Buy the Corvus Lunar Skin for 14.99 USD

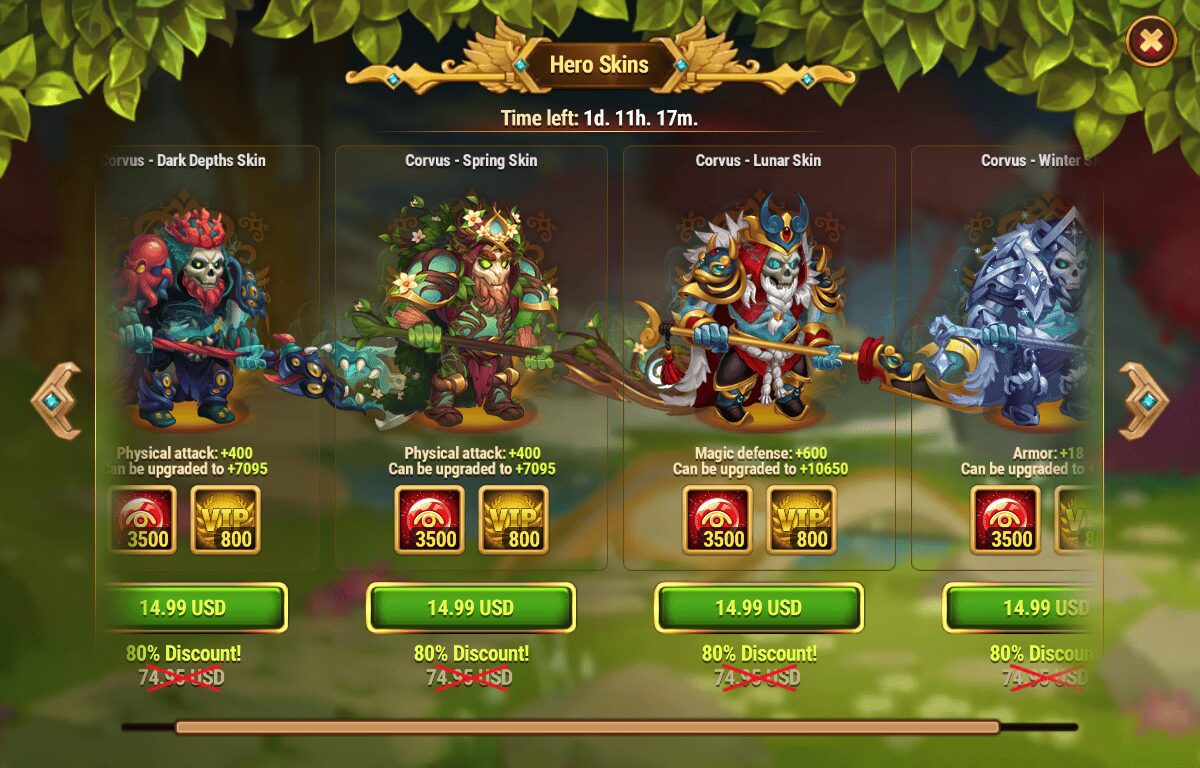[x=759, y=608]
